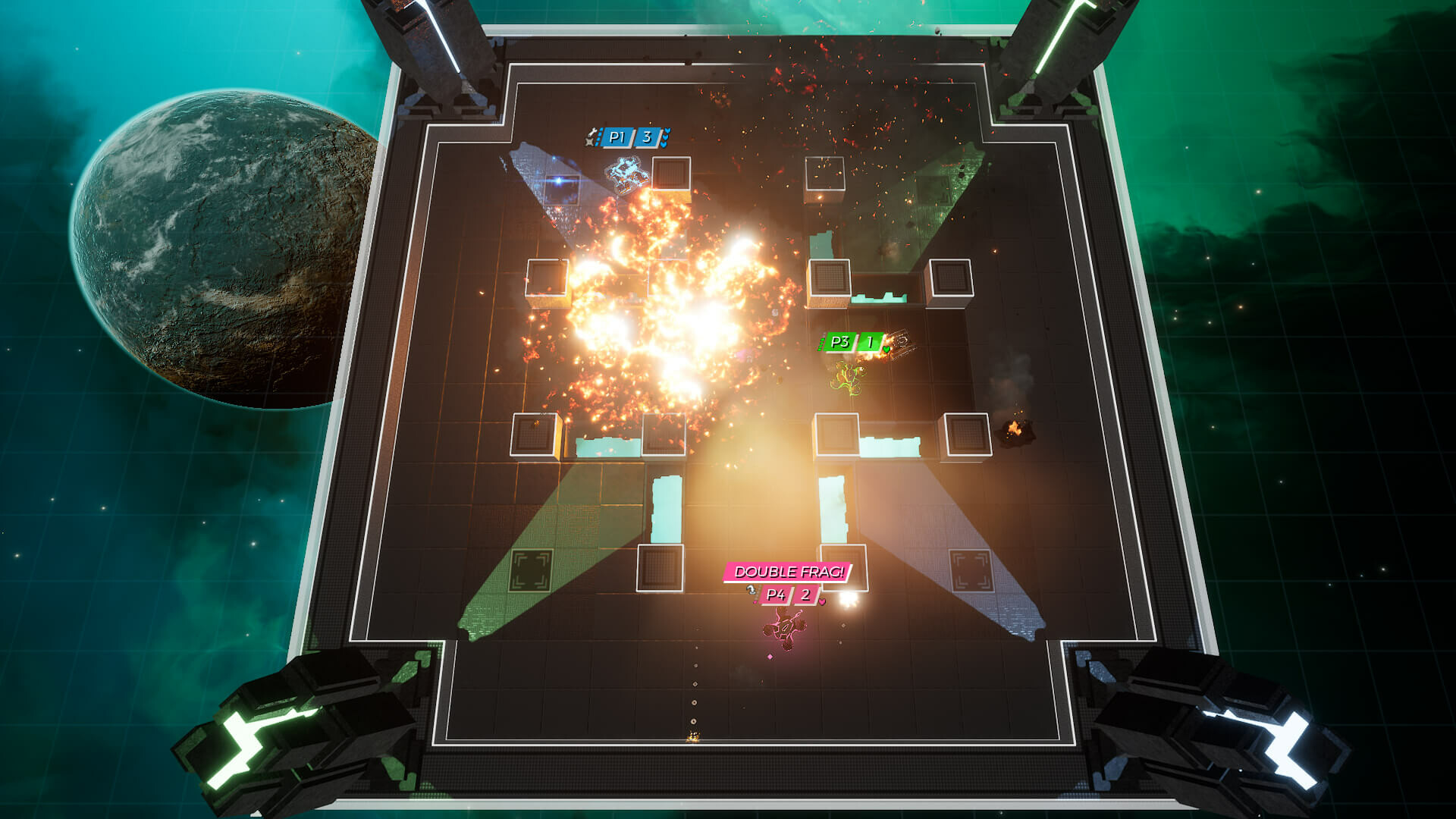Click the pink heart icon beside P4's score
Viewport: 1456px width, 819px height.
822,602
